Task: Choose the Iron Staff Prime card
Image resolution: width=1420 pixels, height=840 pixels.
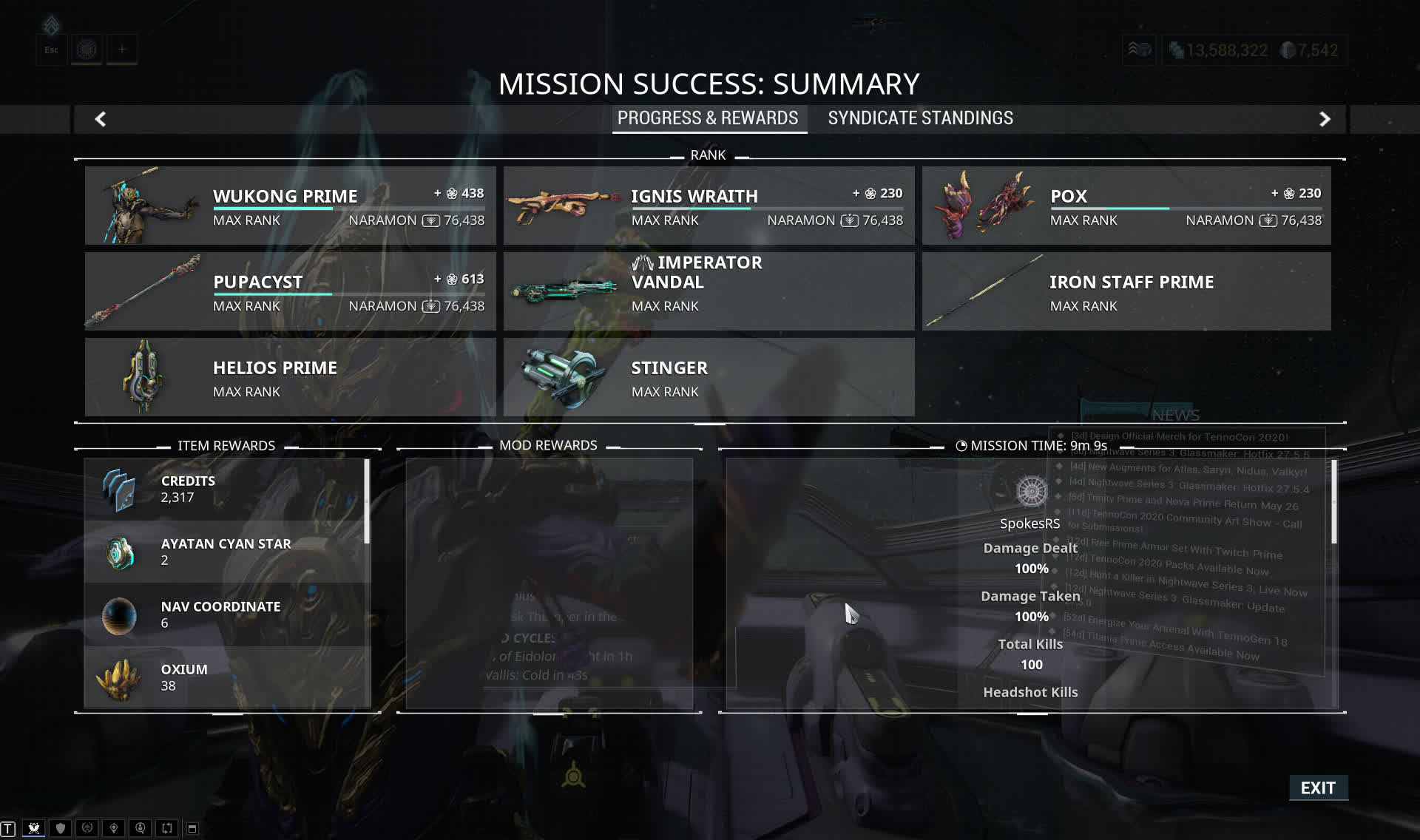Action: 1126,291
